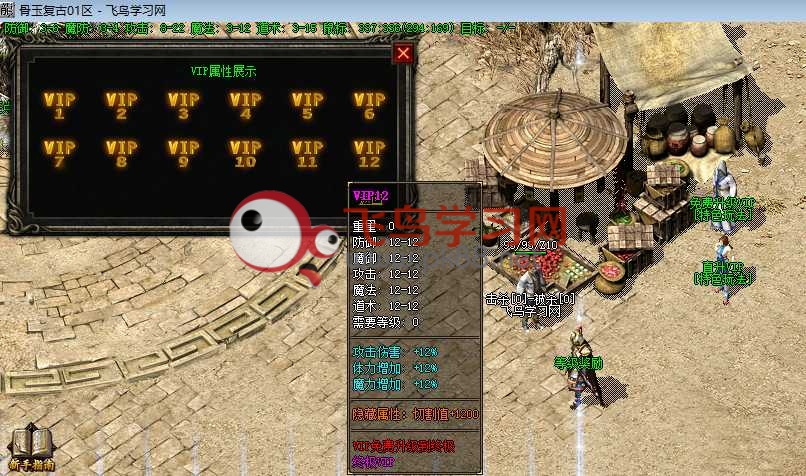Click the VIP 11 icon
The image size is (806, 476).
click(308, 154)
